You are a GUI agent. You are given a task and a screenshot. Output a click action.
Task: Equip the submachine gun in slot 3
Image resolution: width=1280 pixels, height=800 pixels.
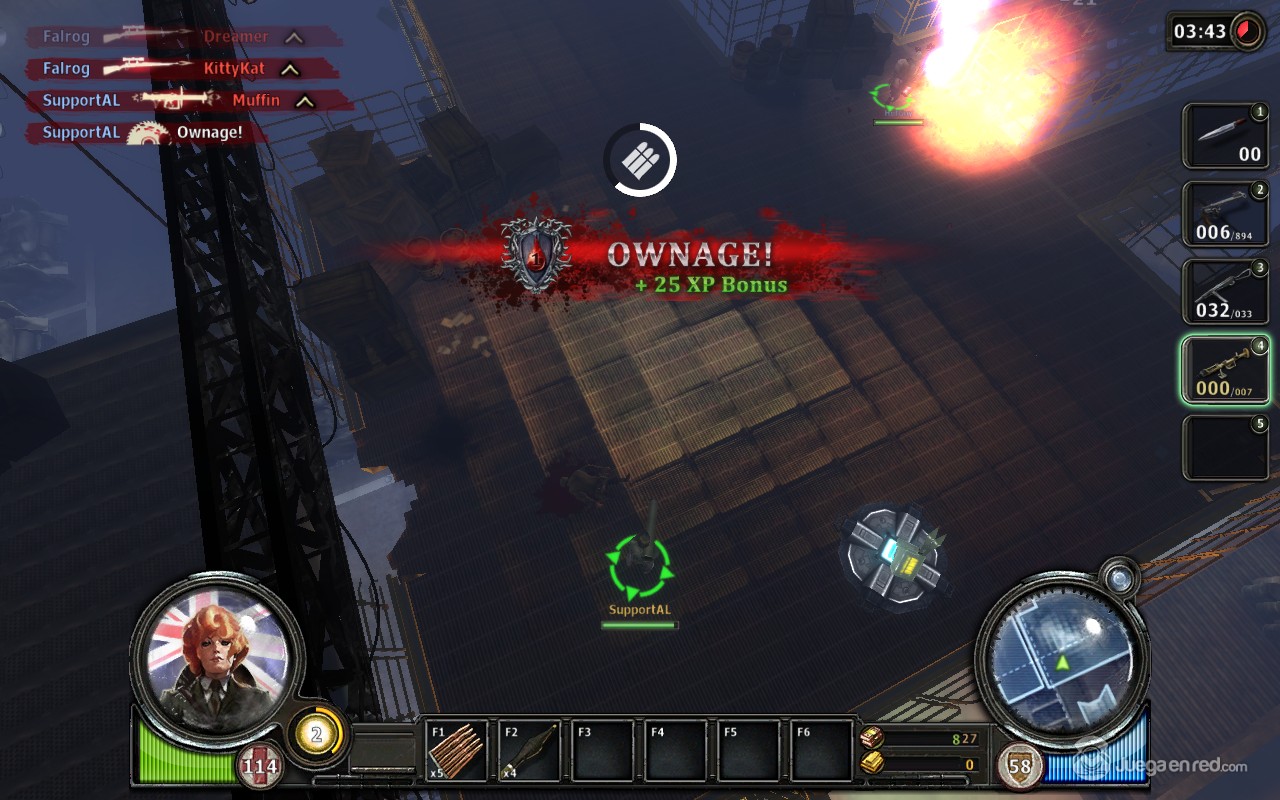(x=1225, y=291)
